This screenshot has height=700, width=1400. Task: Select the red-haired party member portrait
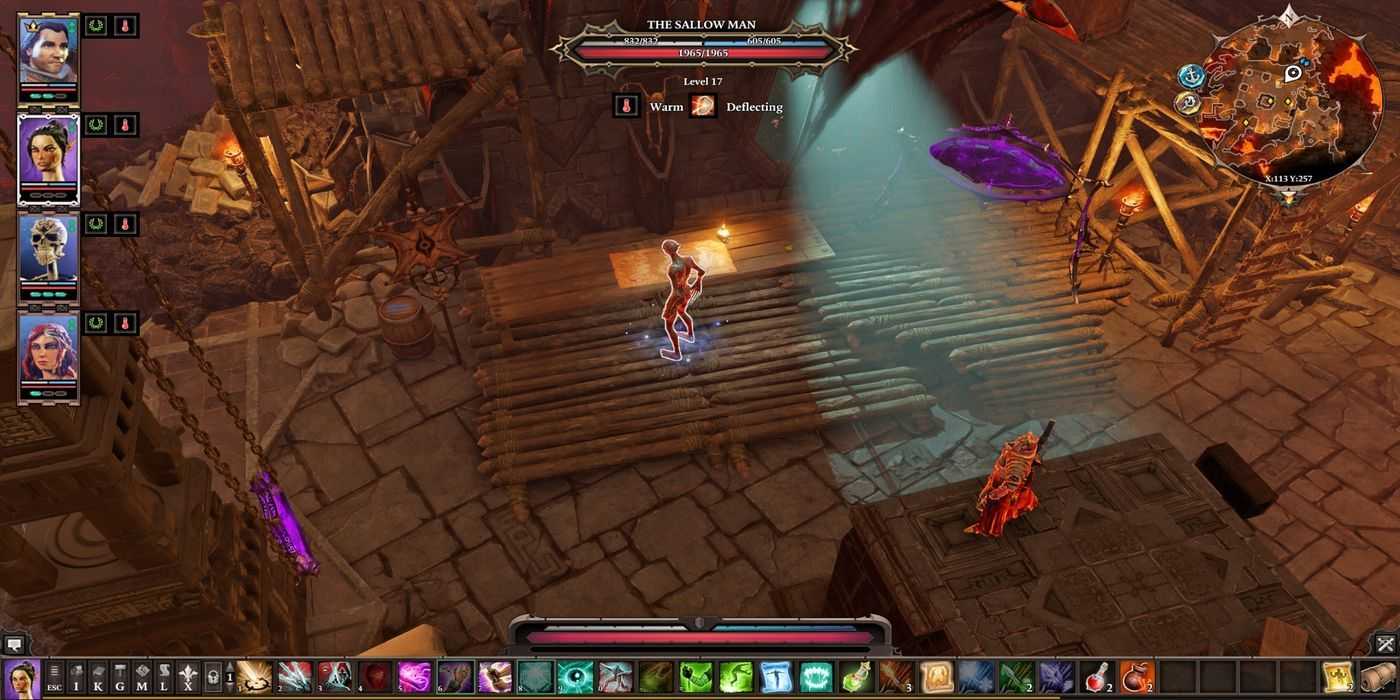coord(48,350)
